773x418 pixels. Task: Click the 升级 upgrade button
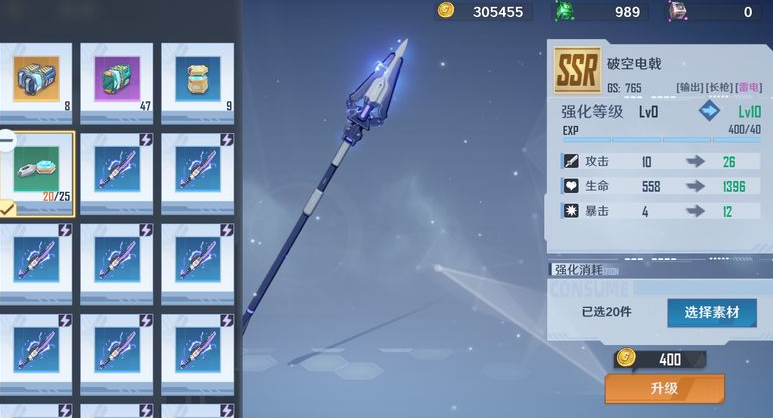point(664,388)
